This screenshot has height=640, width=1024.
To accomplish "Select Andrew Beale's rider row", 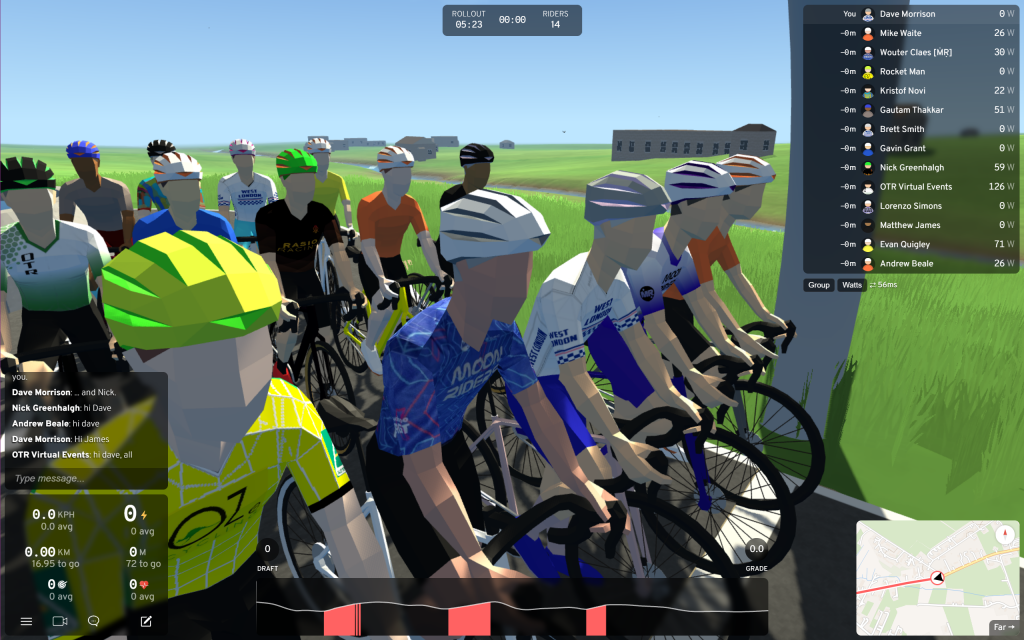I will coord(906,264).
